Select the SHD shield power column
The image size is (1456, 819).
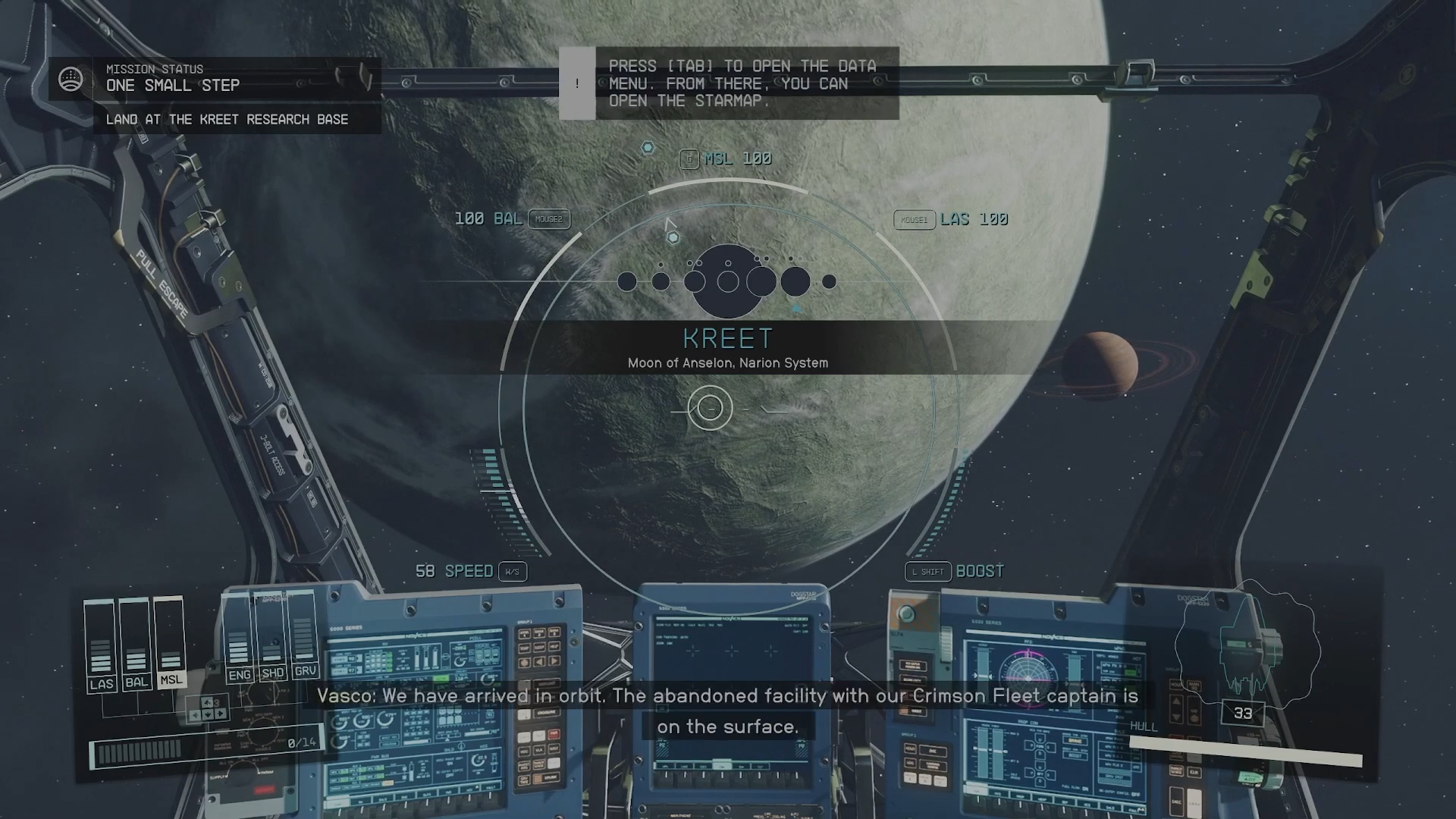272,639
